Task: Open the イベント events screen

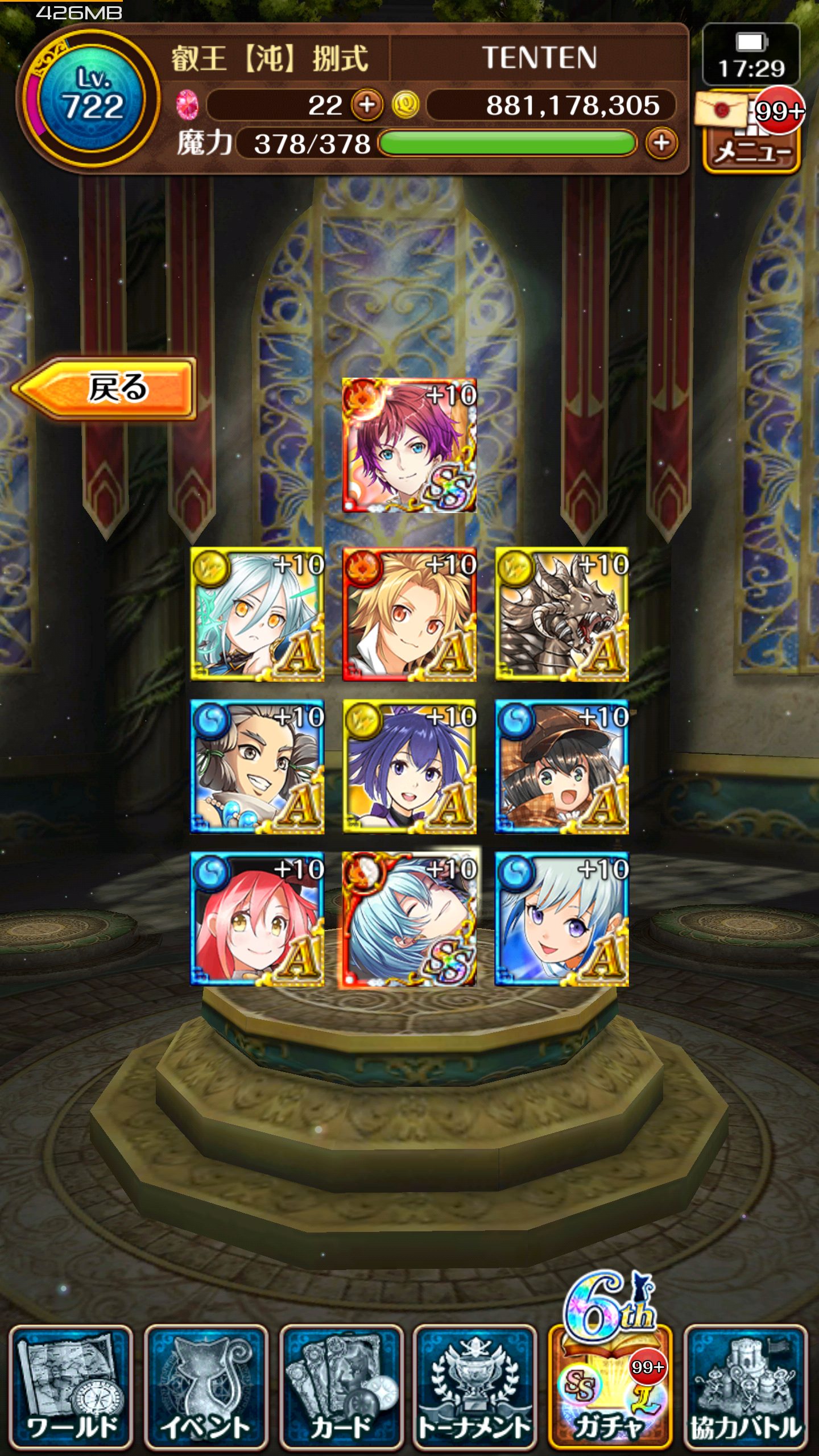Action: pyautogui.click(x=206, y=1387)
